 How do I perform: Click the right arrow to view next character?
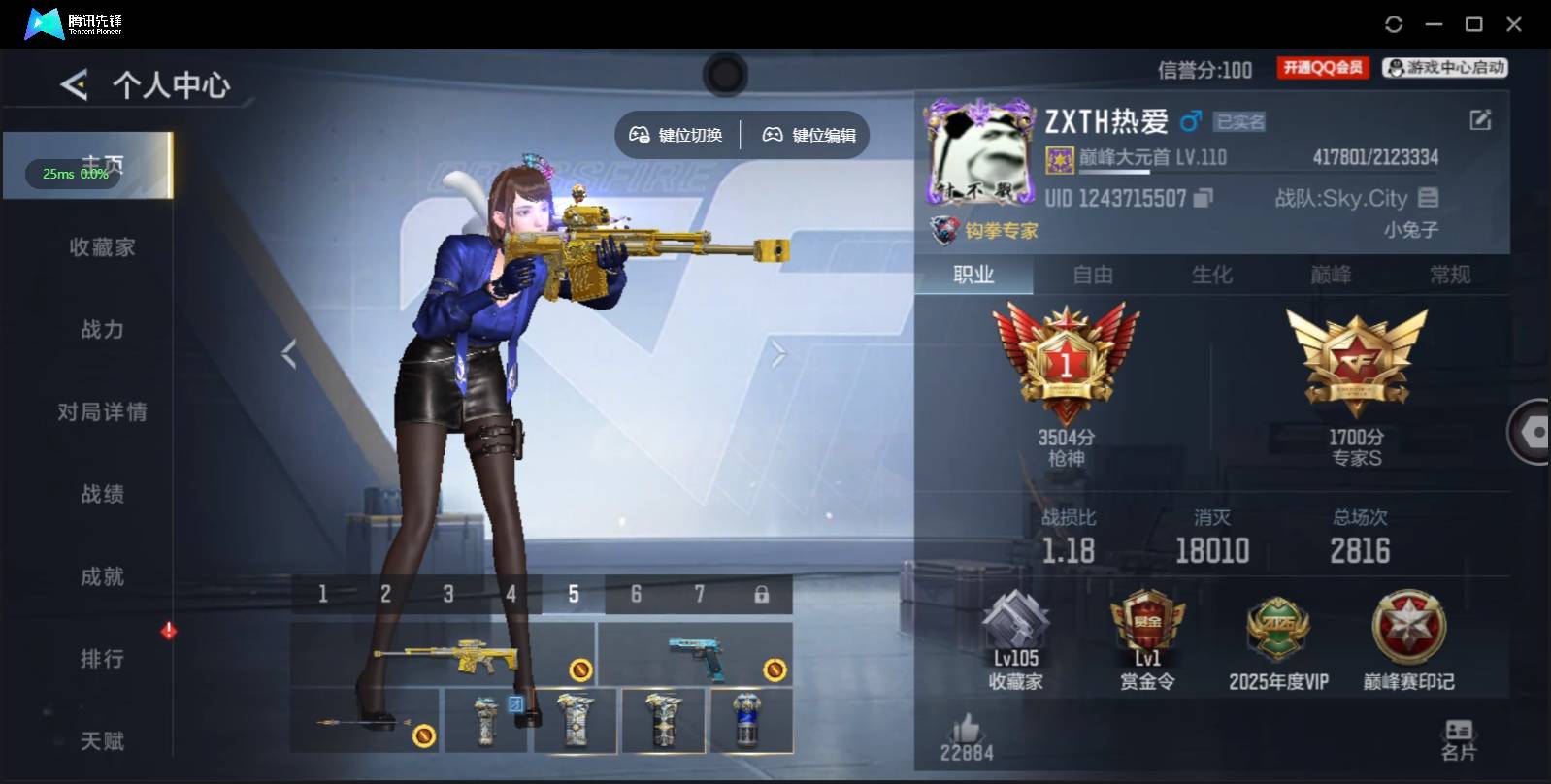pyautogui.click(x=776, y=353)
